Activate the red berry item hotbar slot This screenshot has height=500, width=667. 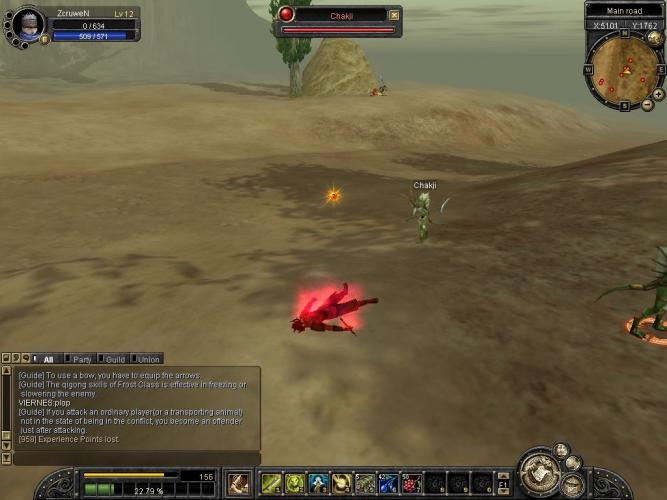pyautogui.click(x=412, y=484)
